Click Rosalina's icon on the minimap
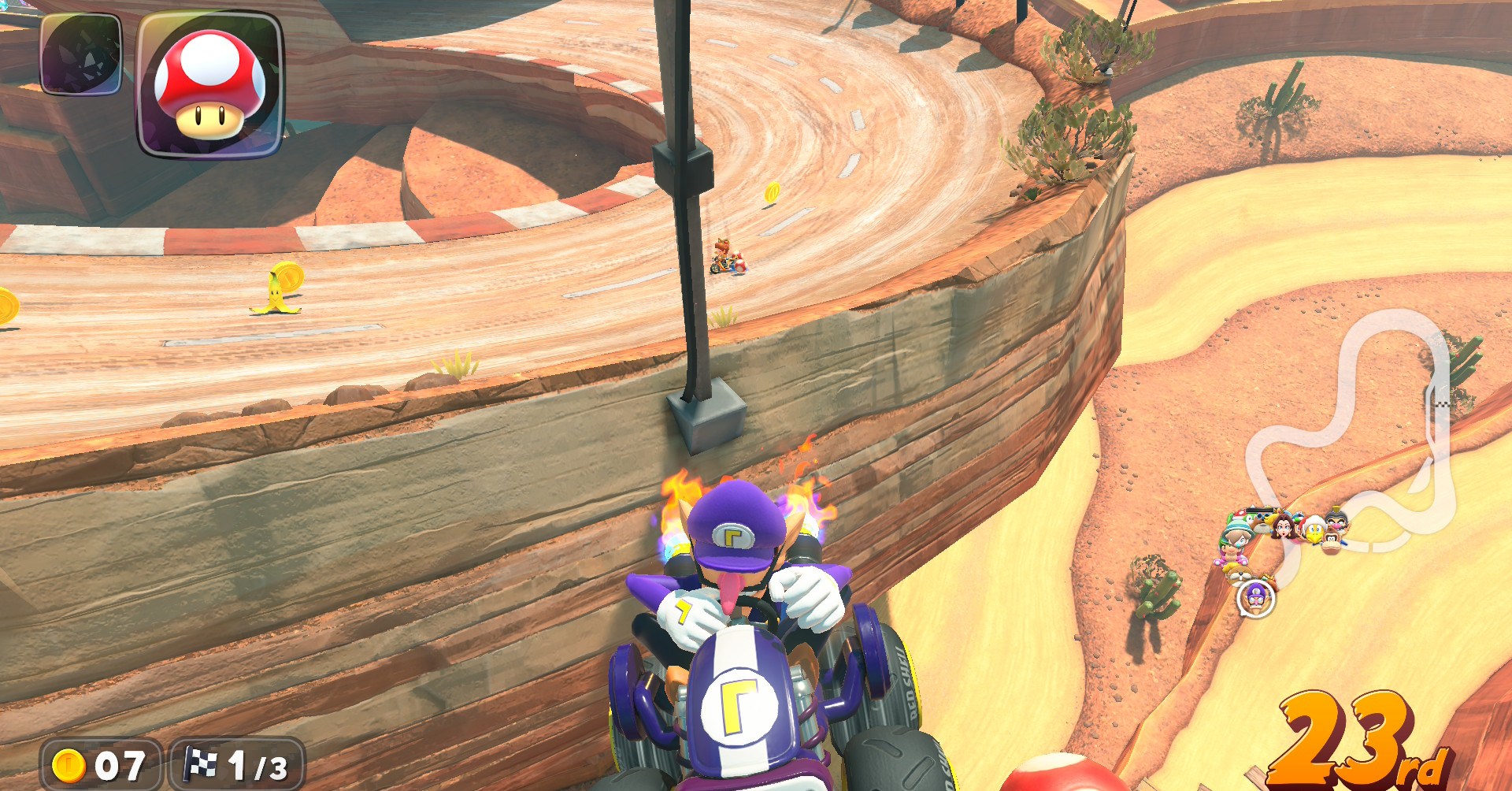The image size is (1512, 791). pos(1279,511)
